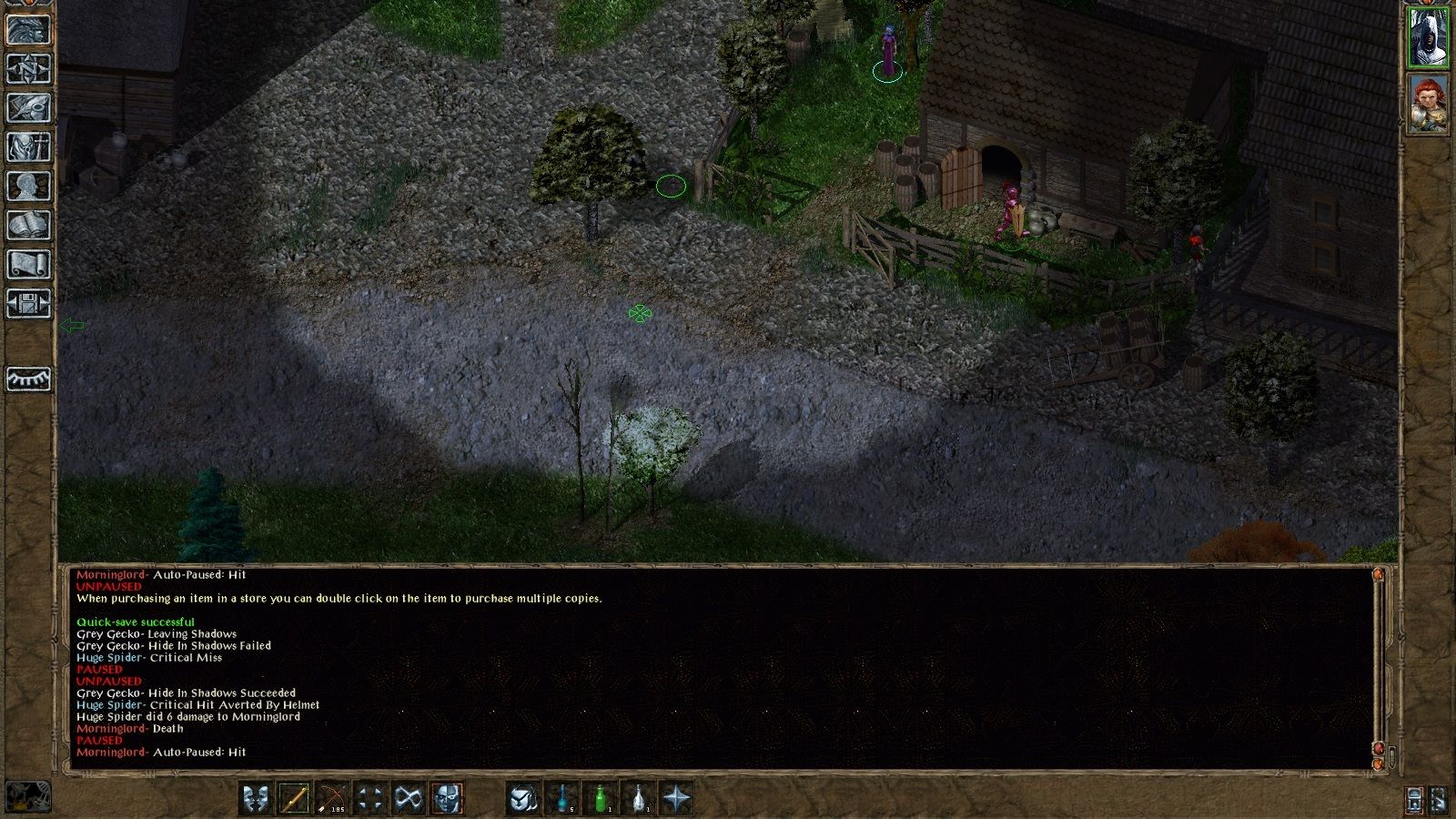Open the mage spellbook button
Viewport: 1456px width, 819px height.
point(28,226)
